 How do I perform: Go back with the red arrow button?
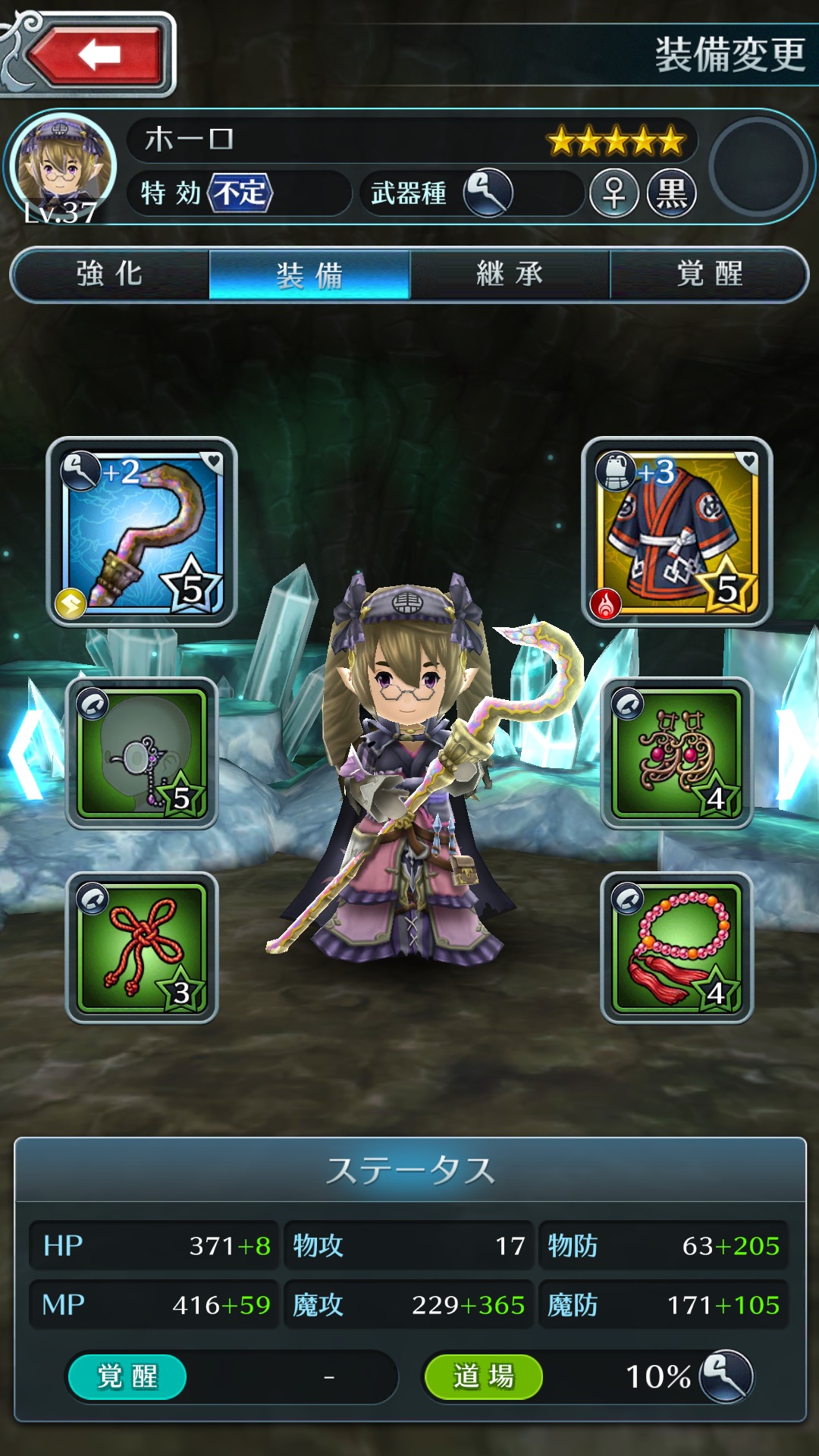(96, 55)
